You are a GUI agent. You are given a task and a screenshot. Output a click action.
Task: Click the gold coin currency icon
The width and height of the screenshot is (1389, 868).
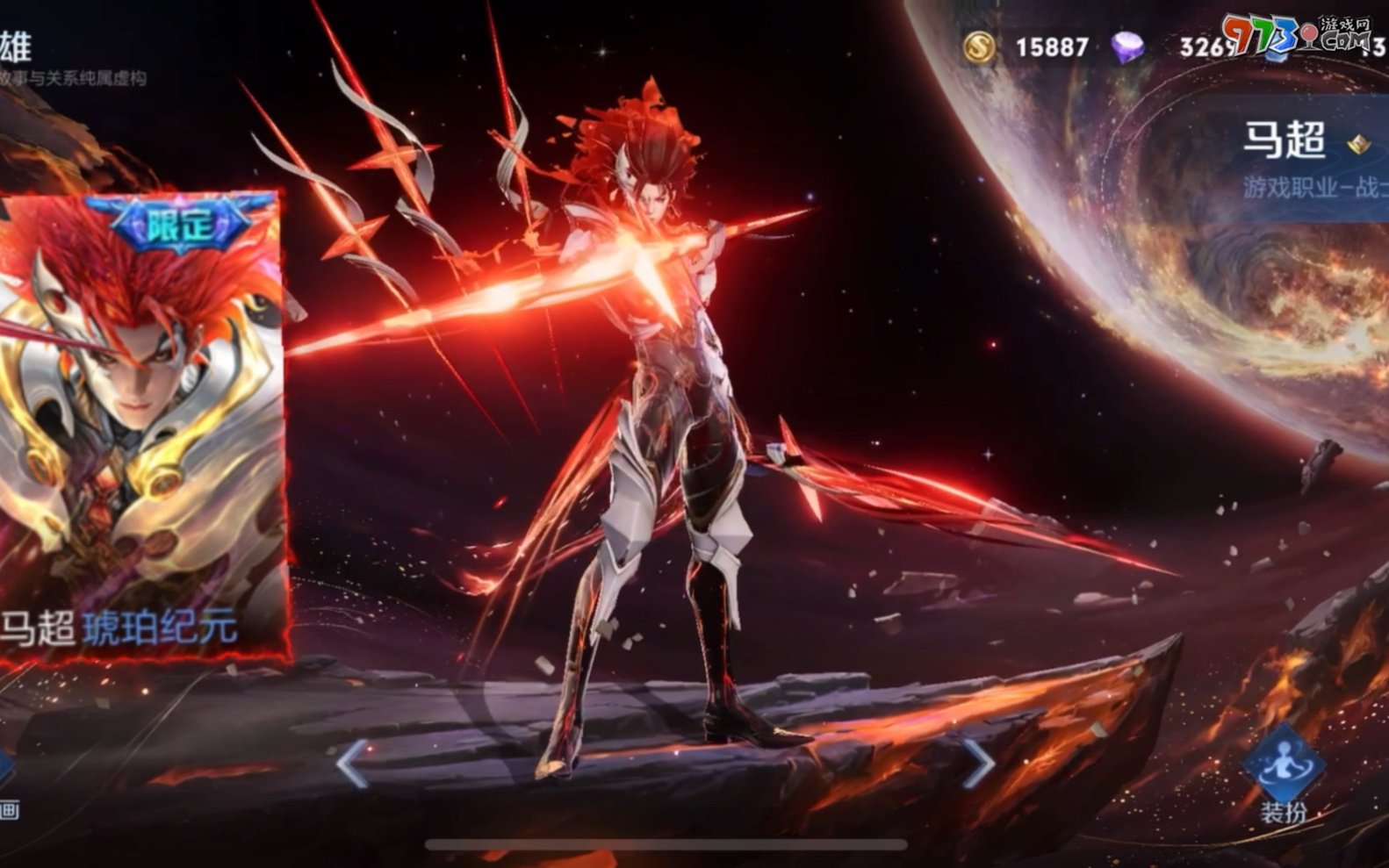point(979,47)
